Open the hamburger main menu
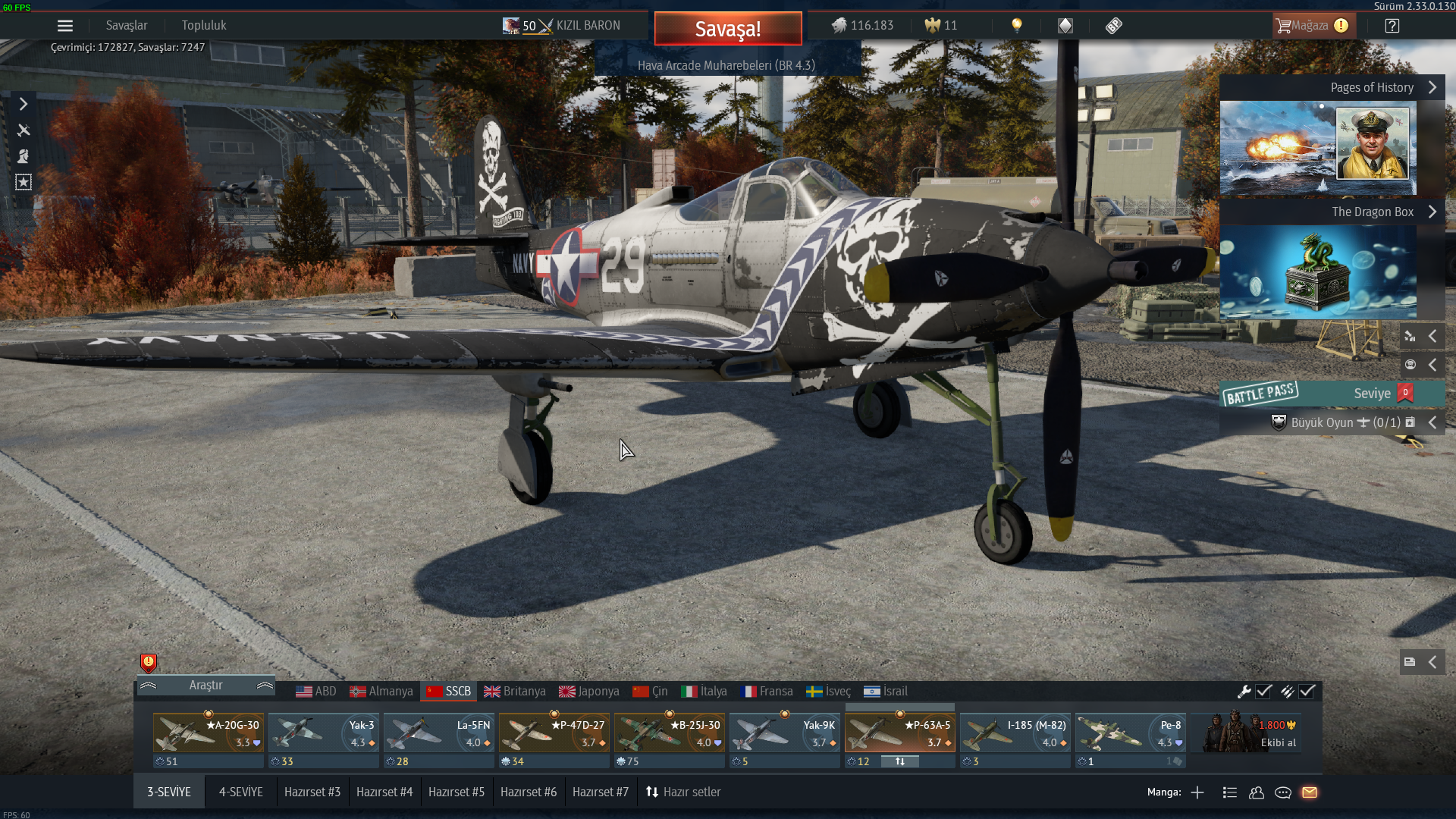The image size is (1456, 819). (x=65, y=26)
